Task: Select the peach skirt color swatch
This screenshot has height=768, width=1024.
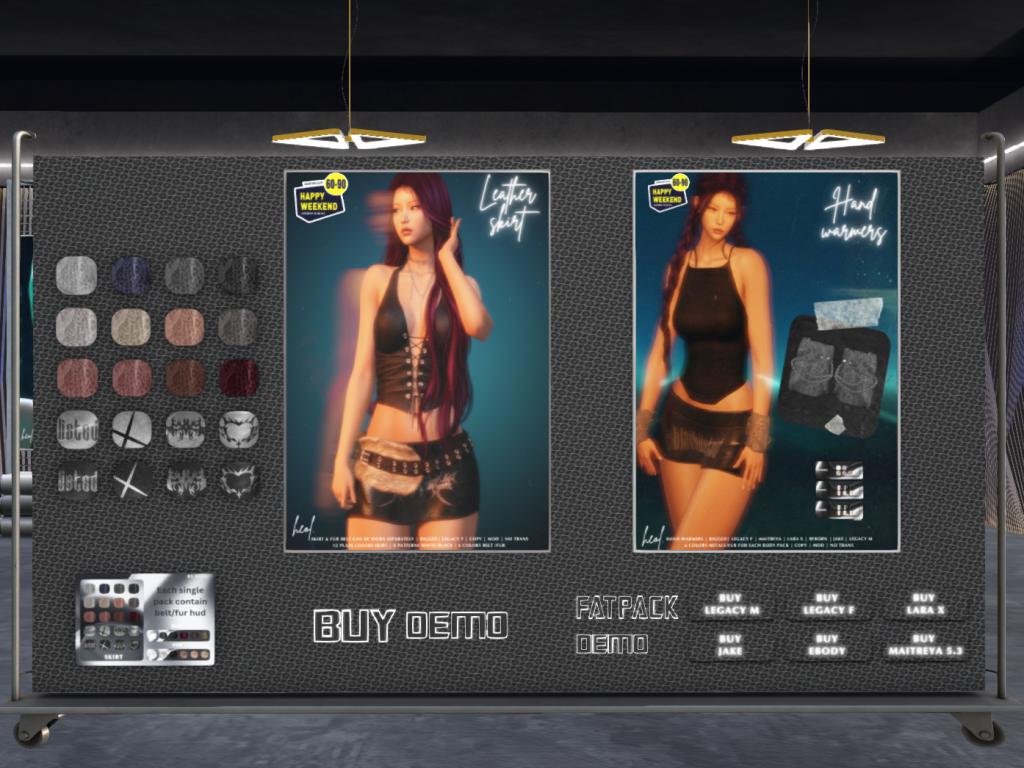Action: point(184,327)
